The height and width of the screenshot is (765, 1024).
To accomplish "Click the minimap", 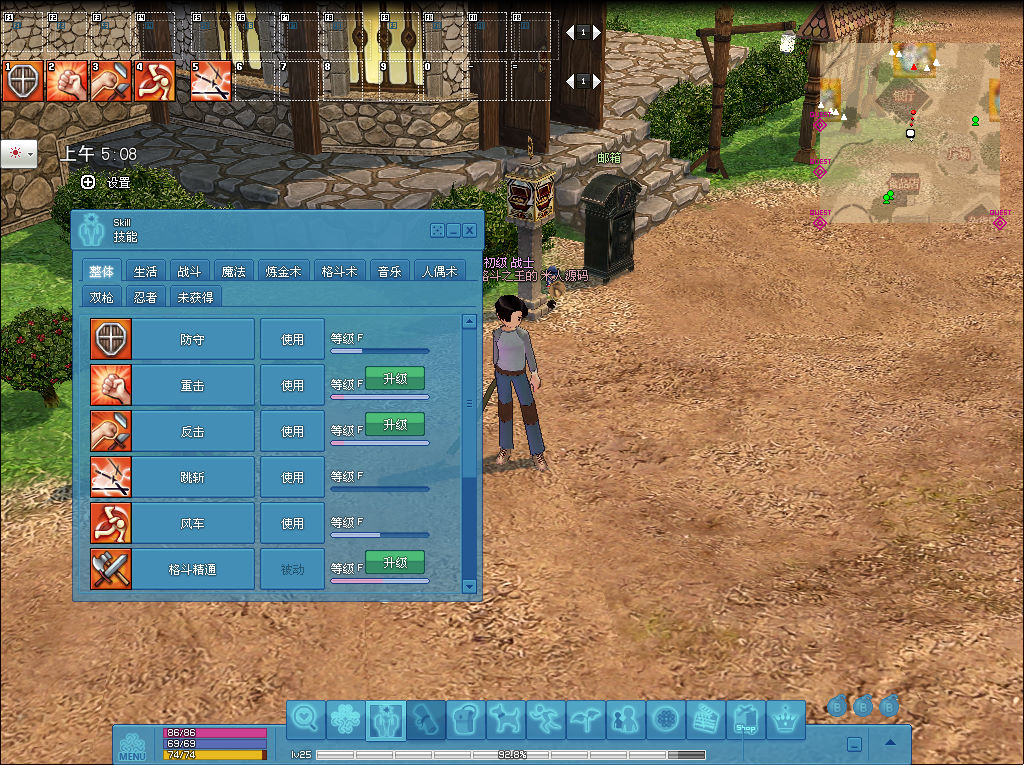I will (908, 133).
